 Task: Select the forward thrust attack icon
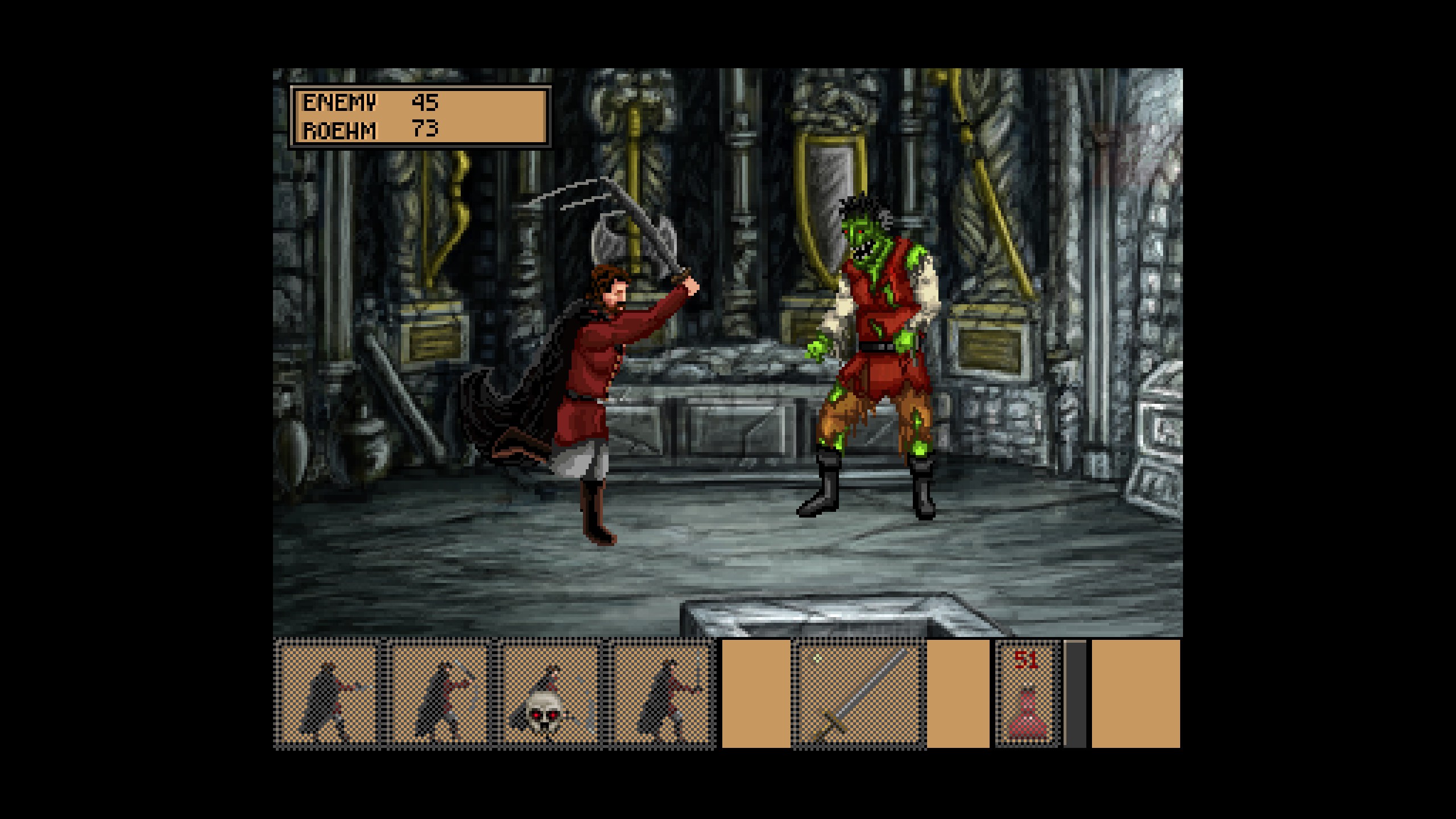[x=328, y=694]
